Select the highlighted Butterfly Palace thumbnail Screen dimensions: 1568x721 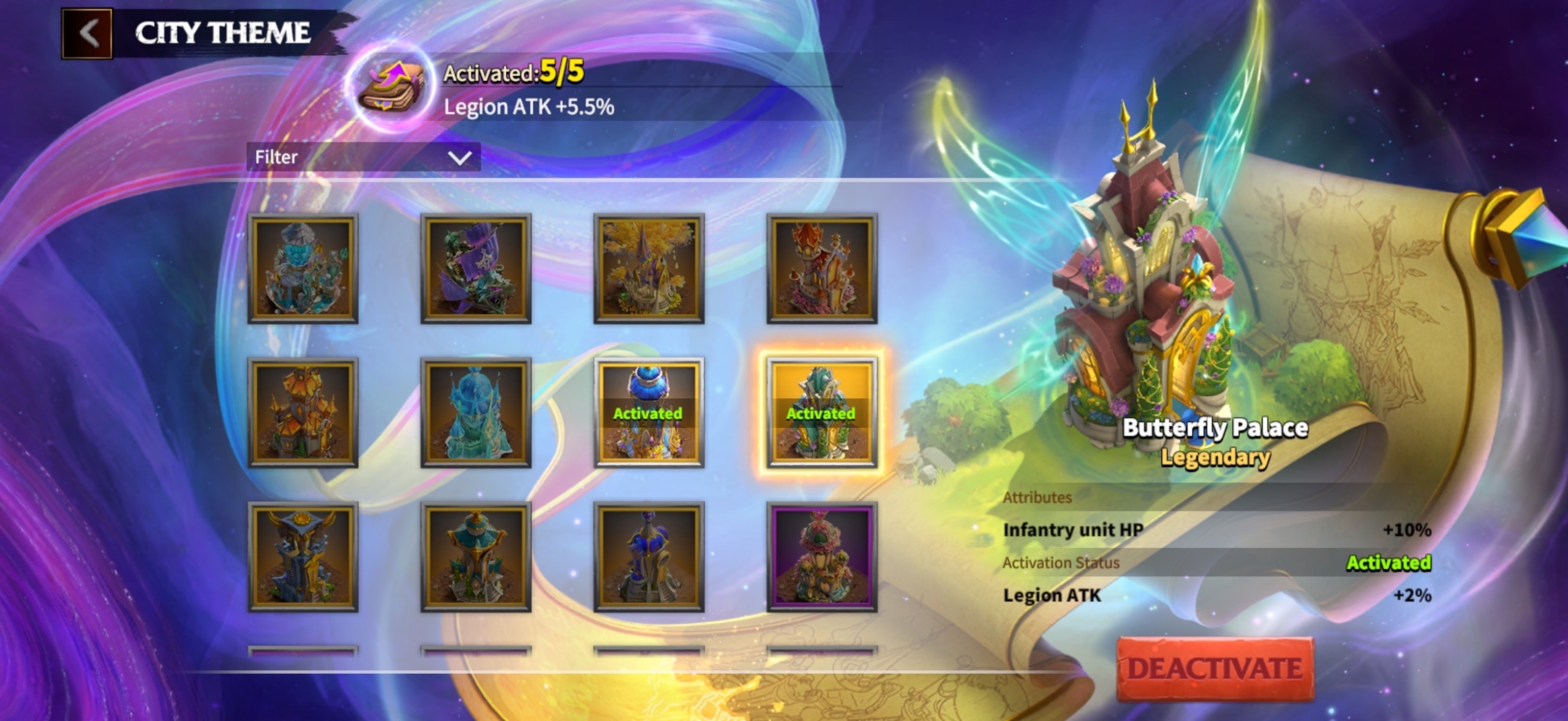pyautogui.click(x=822, y=412)
